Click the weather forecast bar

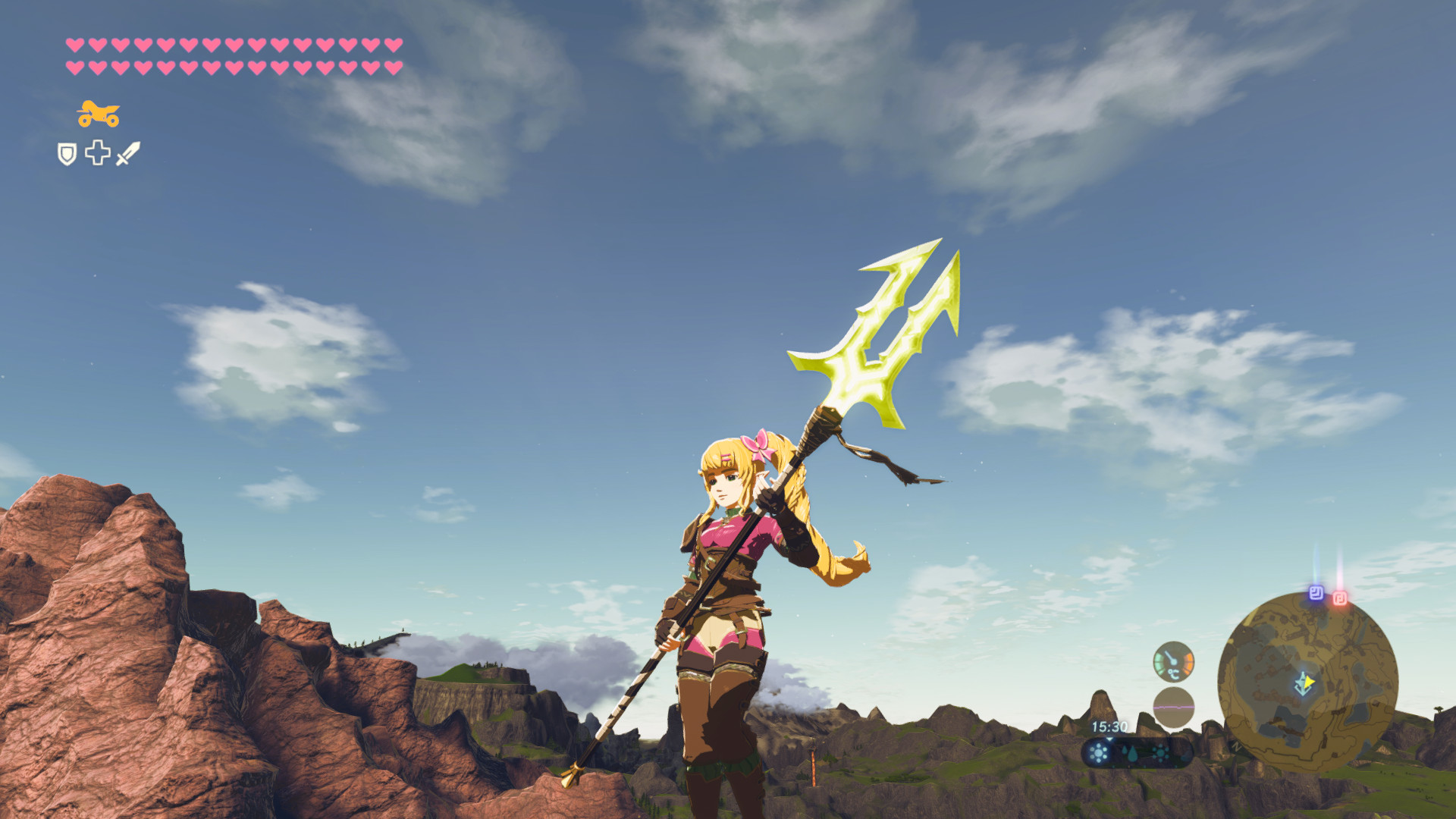[1137, 753]
